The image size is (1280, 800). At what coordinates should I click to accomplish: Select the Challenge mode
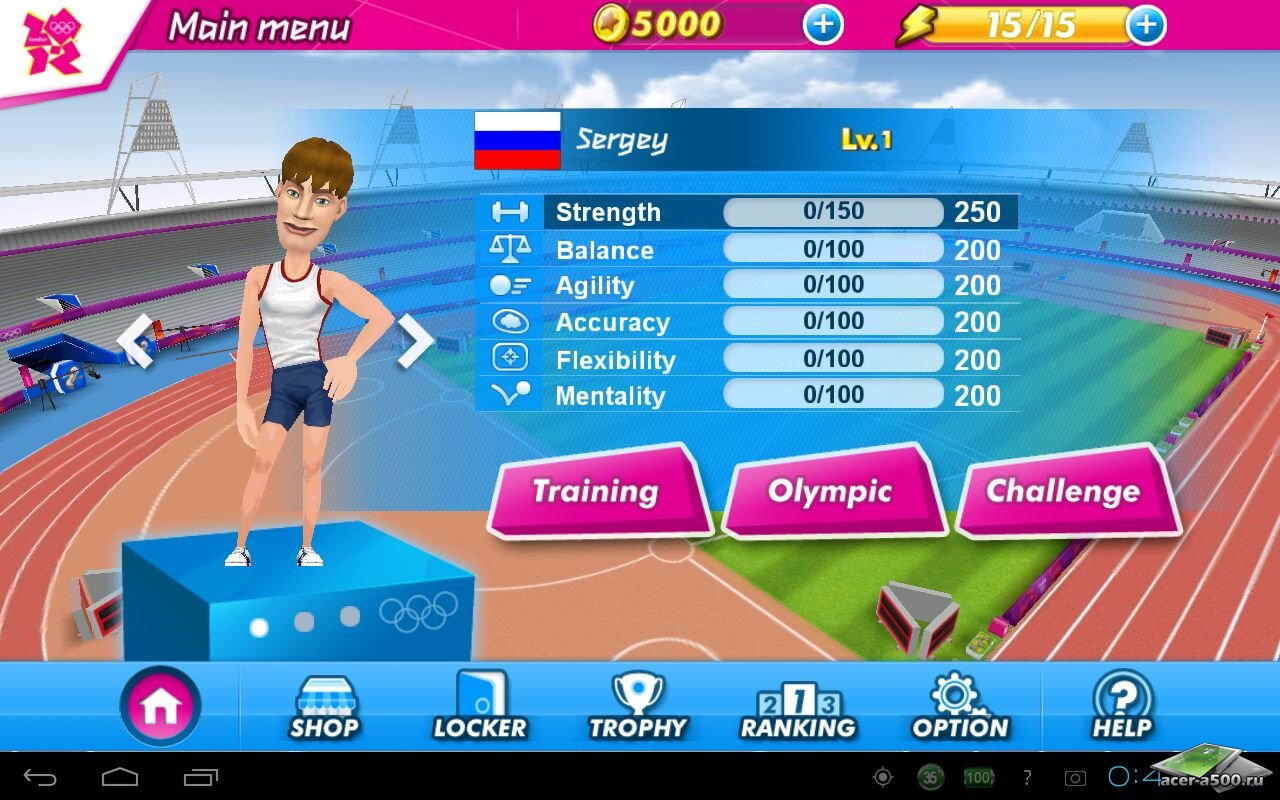[1063, 491]
